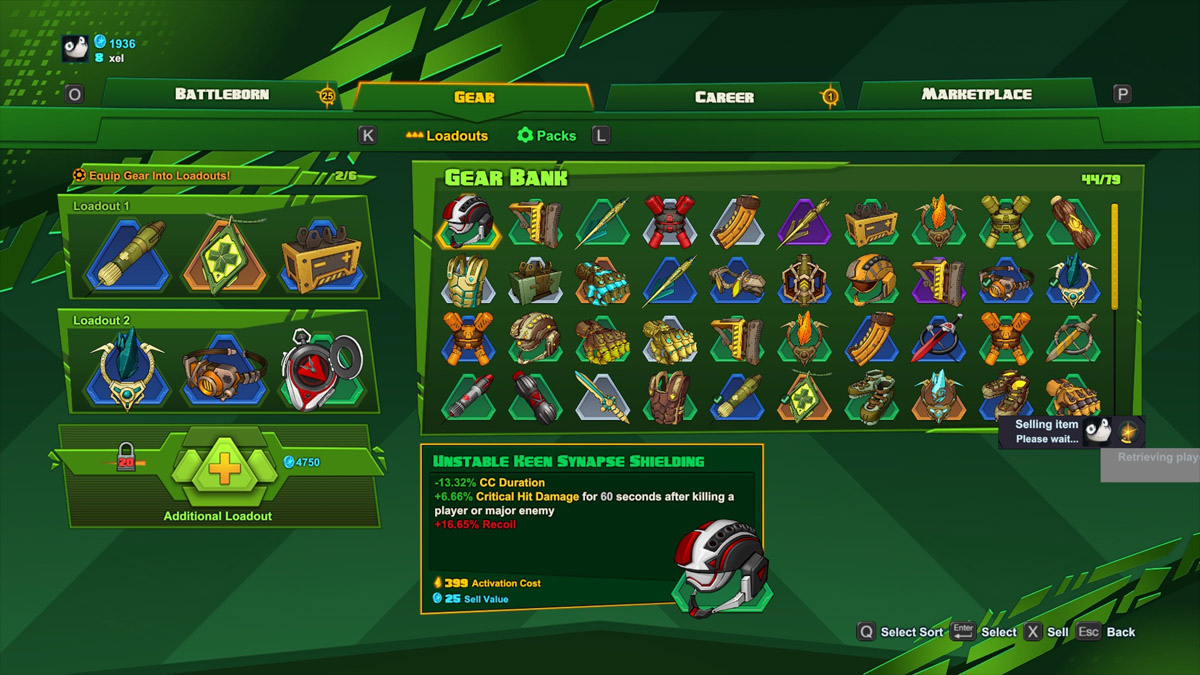The height and width of the screenshot is (675, 1200).
Task: Select the four-leaf clover gear in Loadout 1
Action: tap(223, 255)
